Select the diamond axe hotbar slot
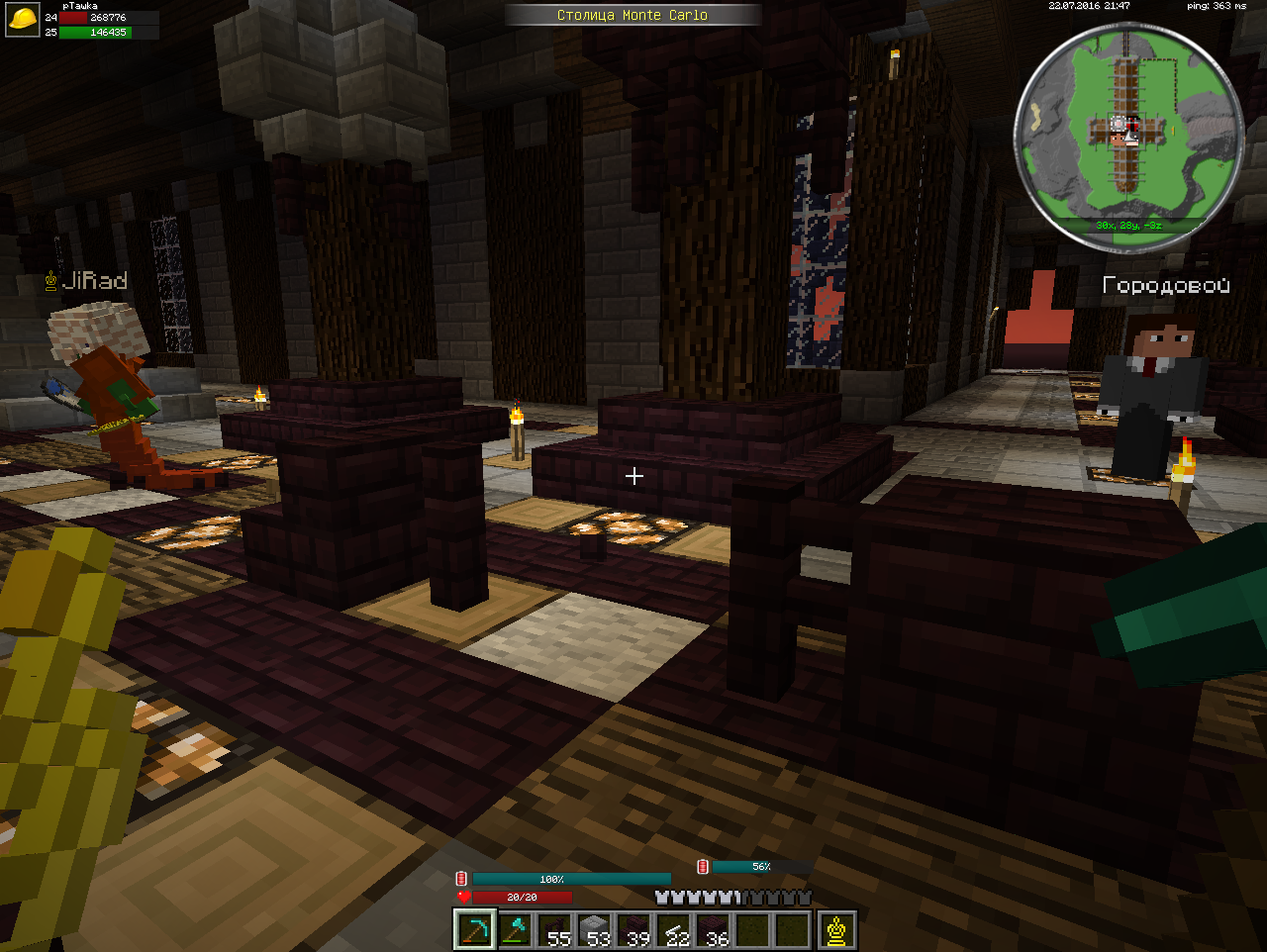This screenshot has width=1267, height=952. [515, 930]
